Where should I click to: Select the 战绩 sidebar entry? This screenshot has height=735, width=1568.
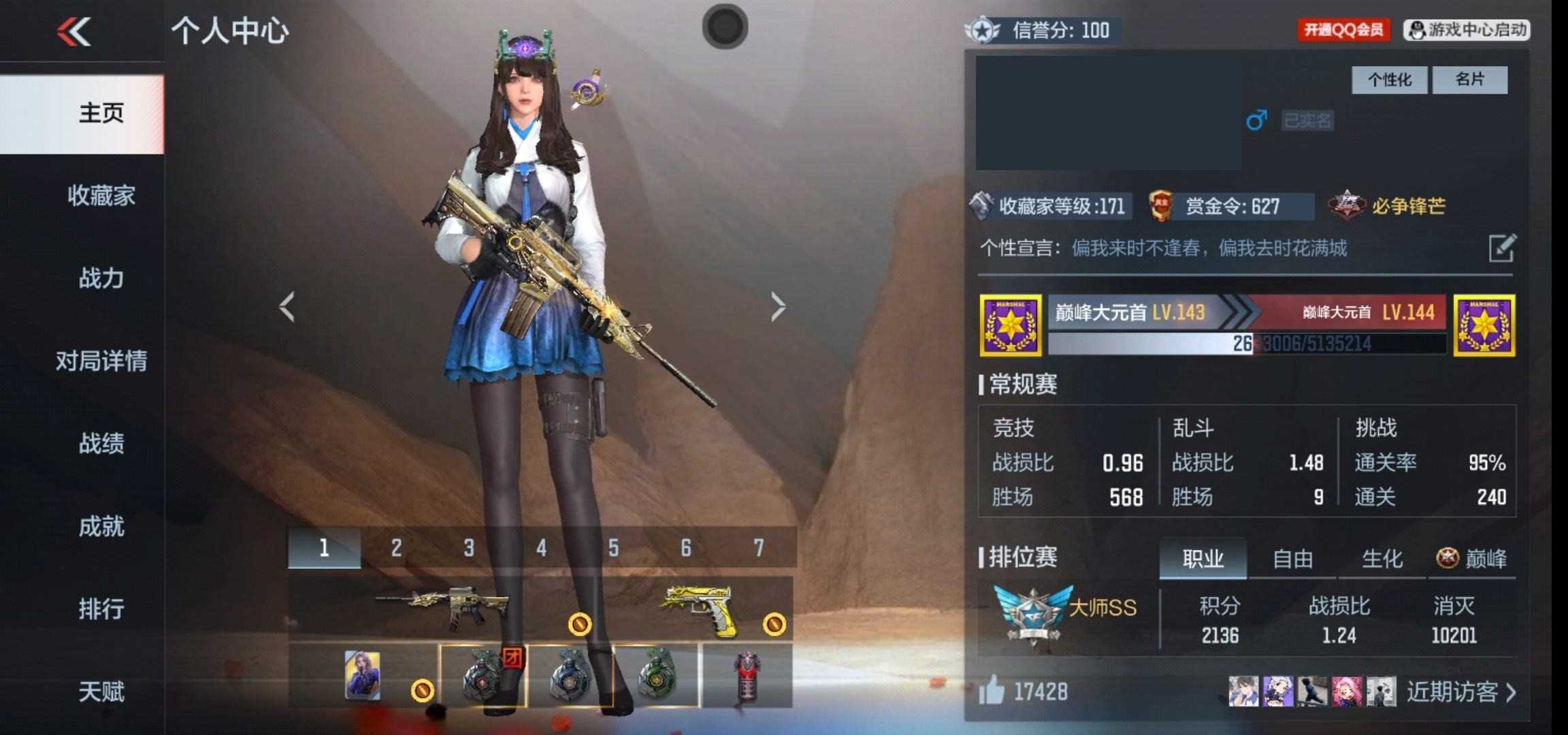tap(101, 444)
